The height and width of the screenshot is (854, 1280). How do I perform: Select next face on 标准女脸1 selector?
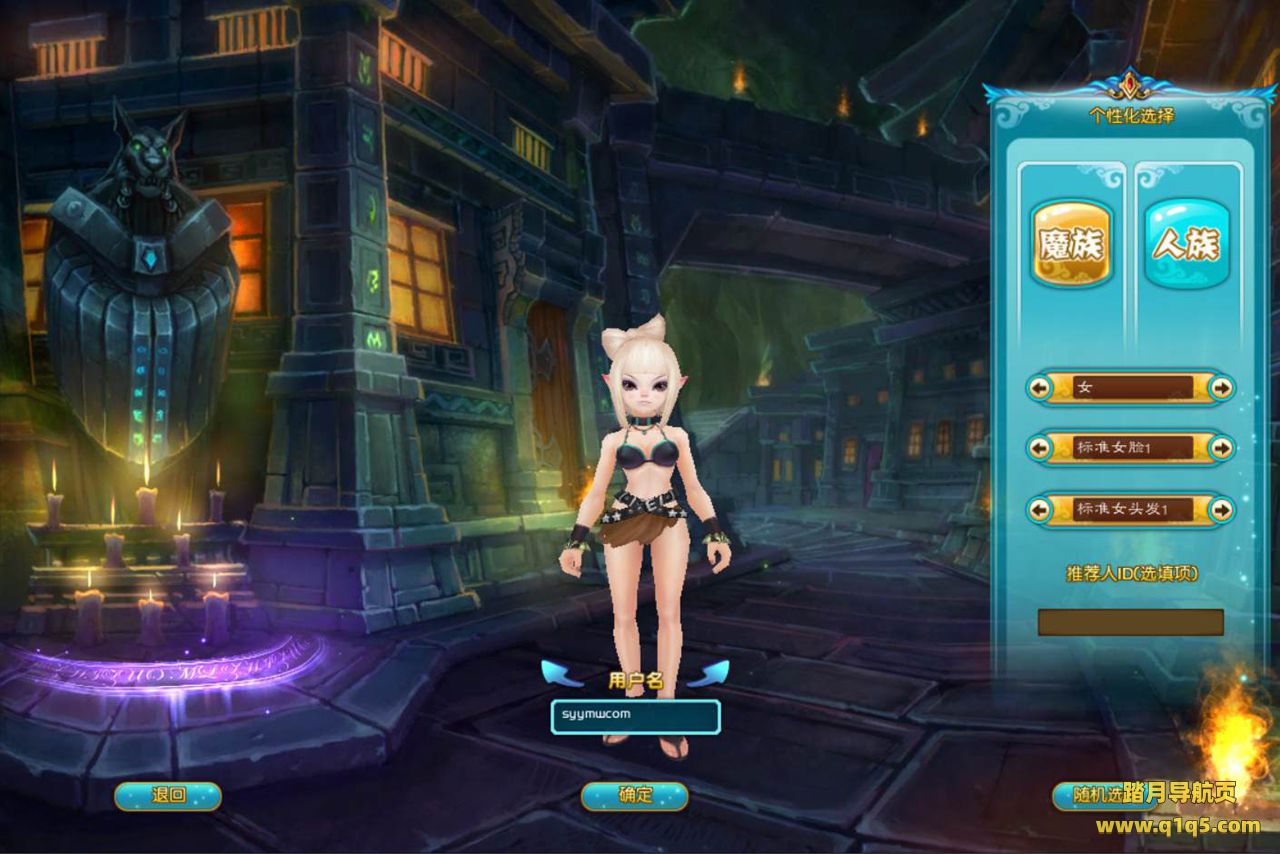(x=1221, y=447)
